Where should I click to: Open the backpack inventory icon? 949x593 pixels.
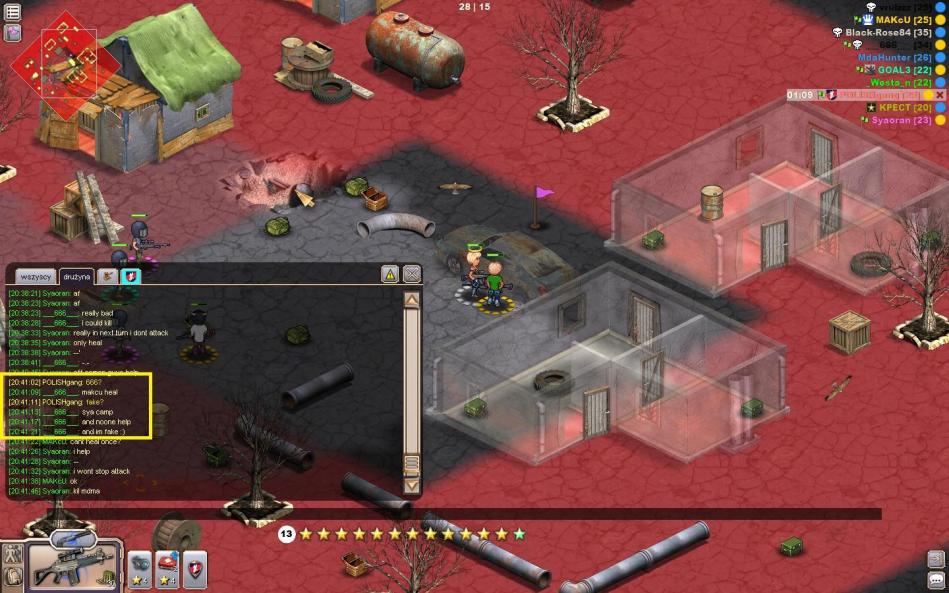coord(13,576)
